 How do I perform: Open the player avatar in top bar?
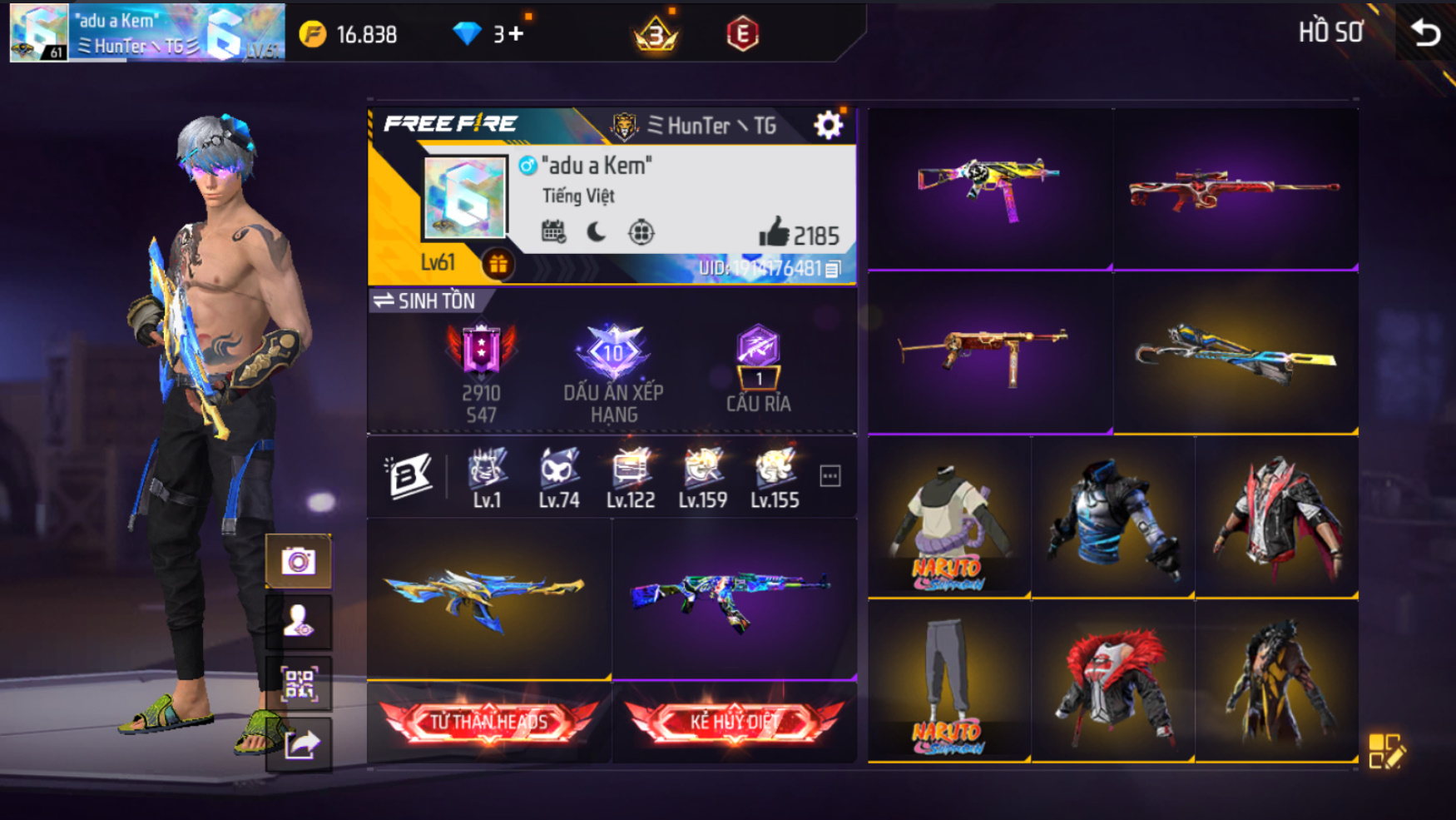coord(38,33)
